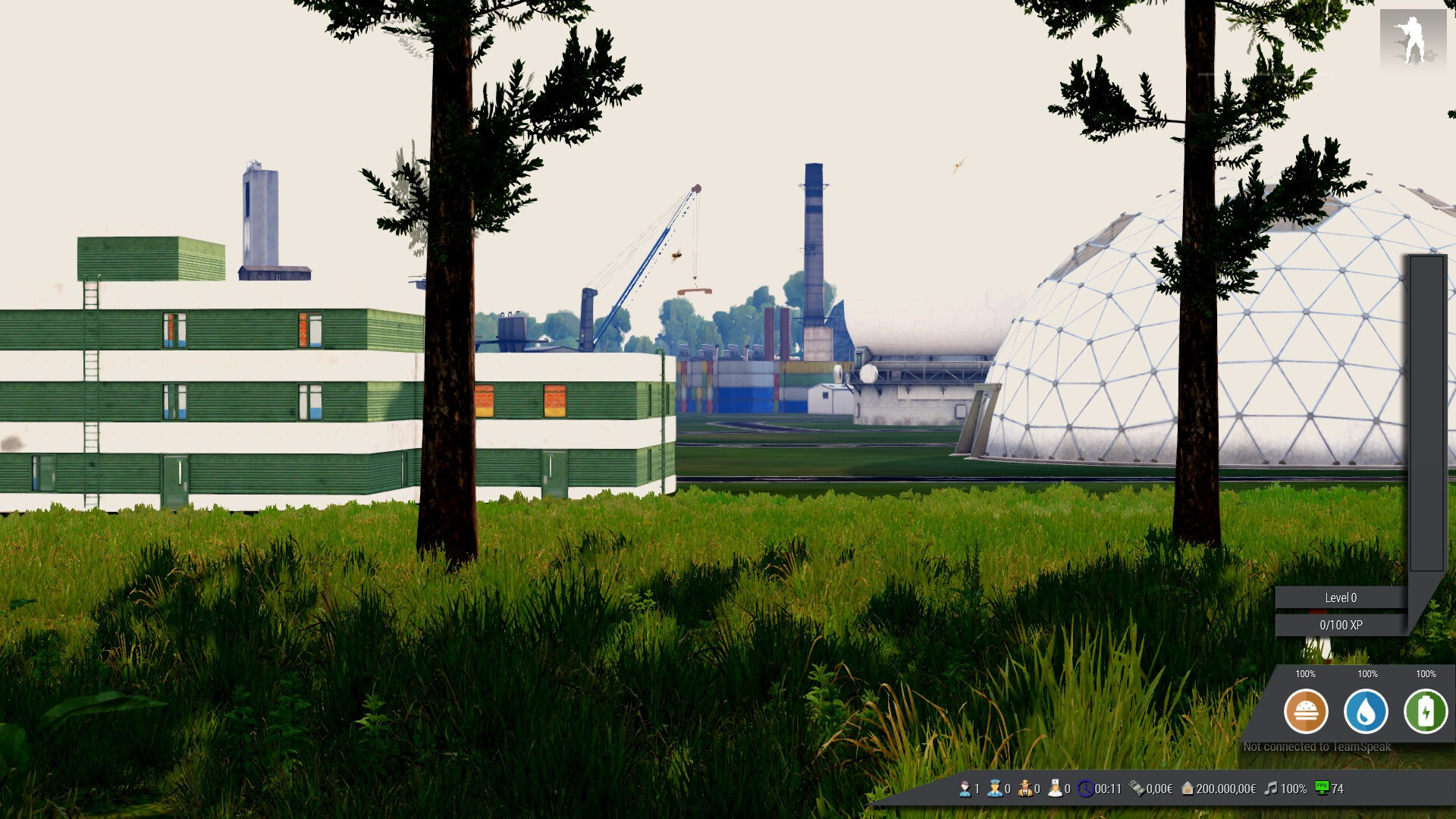
Task: Click the burger hunger icon
Action: [x=1305, y=711]
